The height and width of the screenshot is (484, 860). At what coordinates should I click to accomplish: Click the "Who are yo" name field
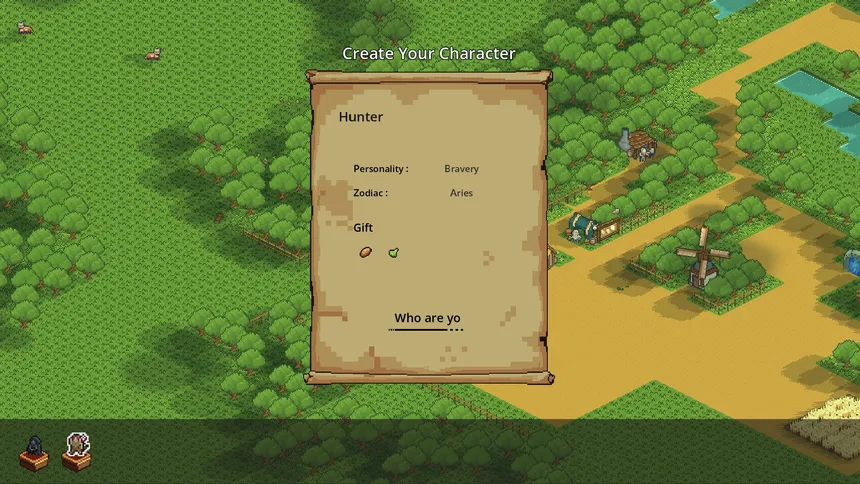pyautogui.click(x=427, y=319)
